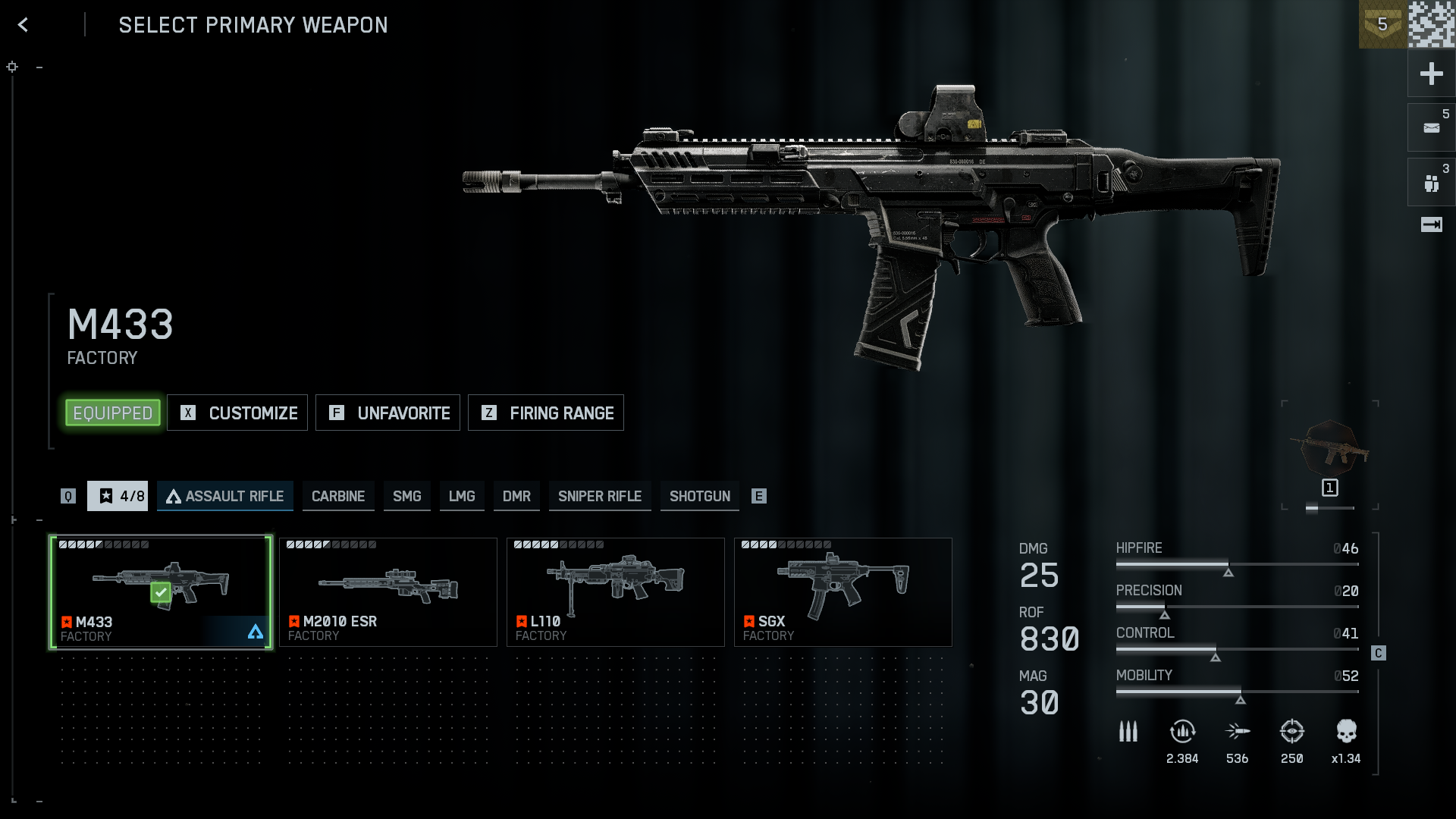View the DMR weapon category
Viewport: 1456px width, 819px height.
[516, 496]
